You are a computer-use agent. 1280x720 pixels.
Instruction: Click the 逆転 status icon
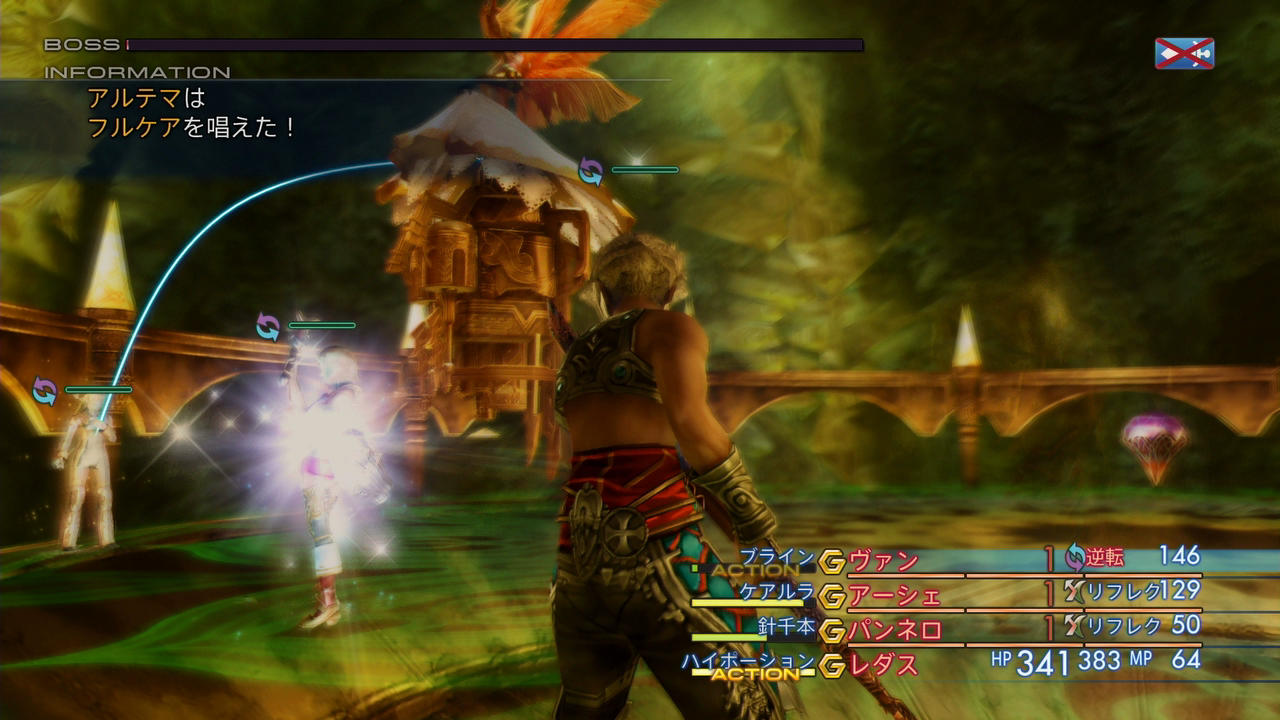(1075, 558)
